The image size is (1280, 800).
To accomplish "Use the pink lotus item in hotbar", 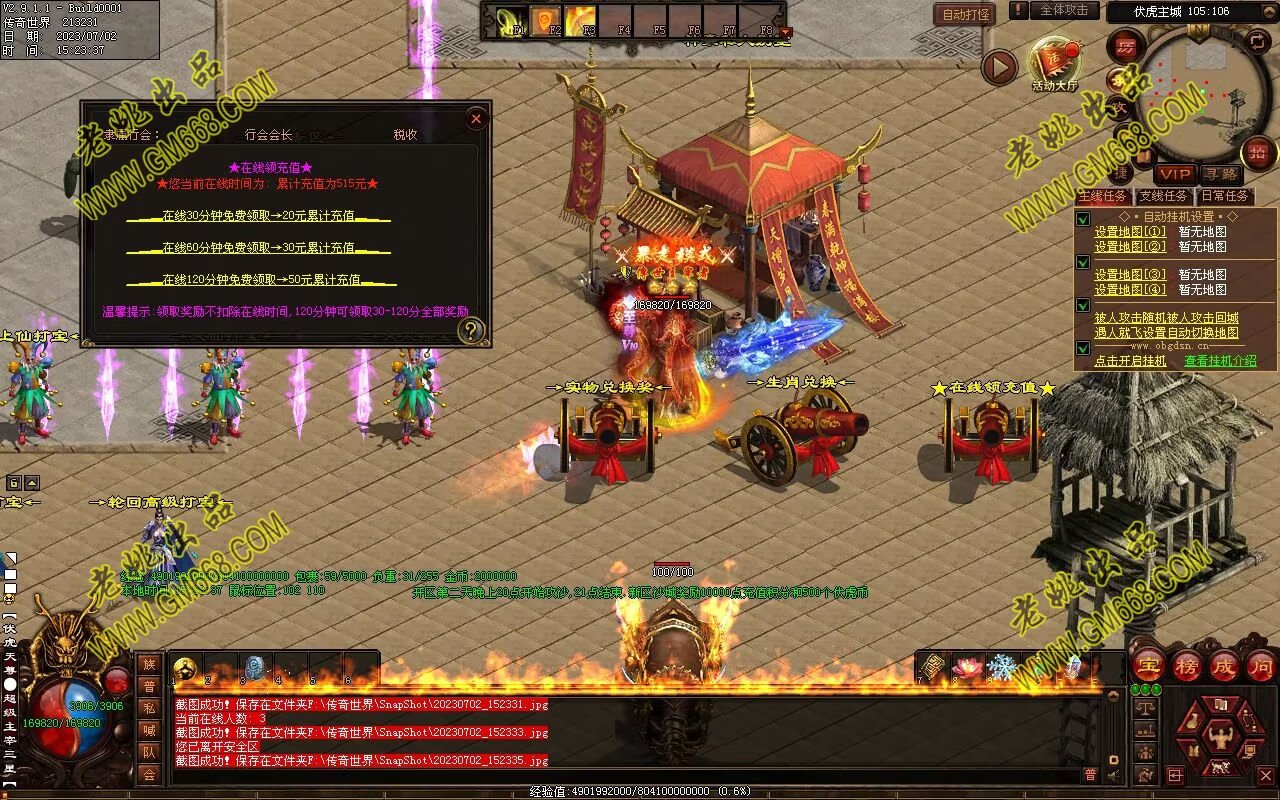I will [x=967, y=667].
